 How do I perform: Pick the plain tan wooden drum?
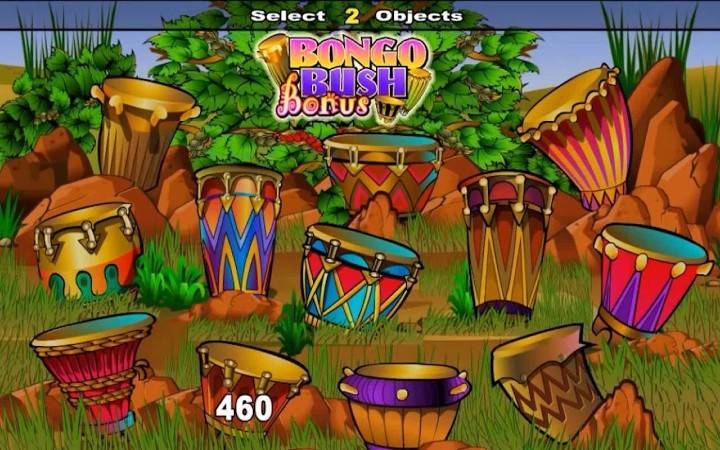click(141, 132)
